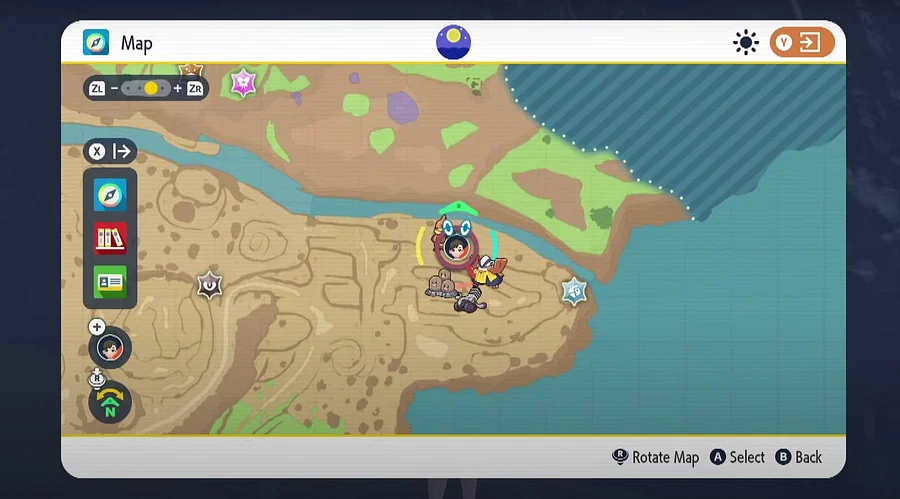Select the player's location marker on map

coord(456,246)
